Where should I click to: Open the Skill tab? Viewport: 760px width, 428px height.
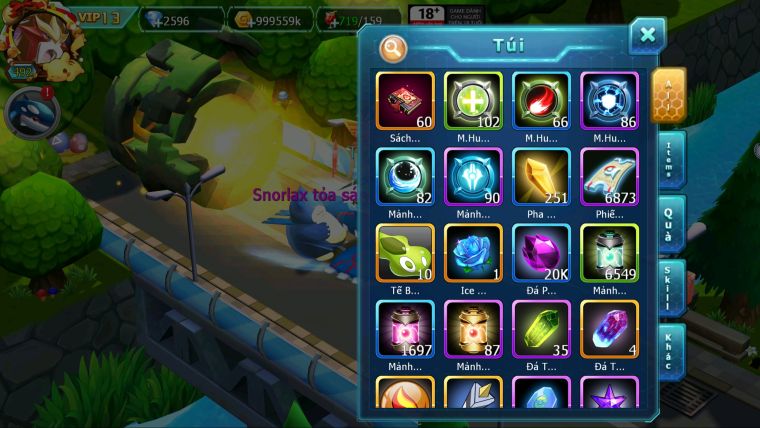point(668,288)
